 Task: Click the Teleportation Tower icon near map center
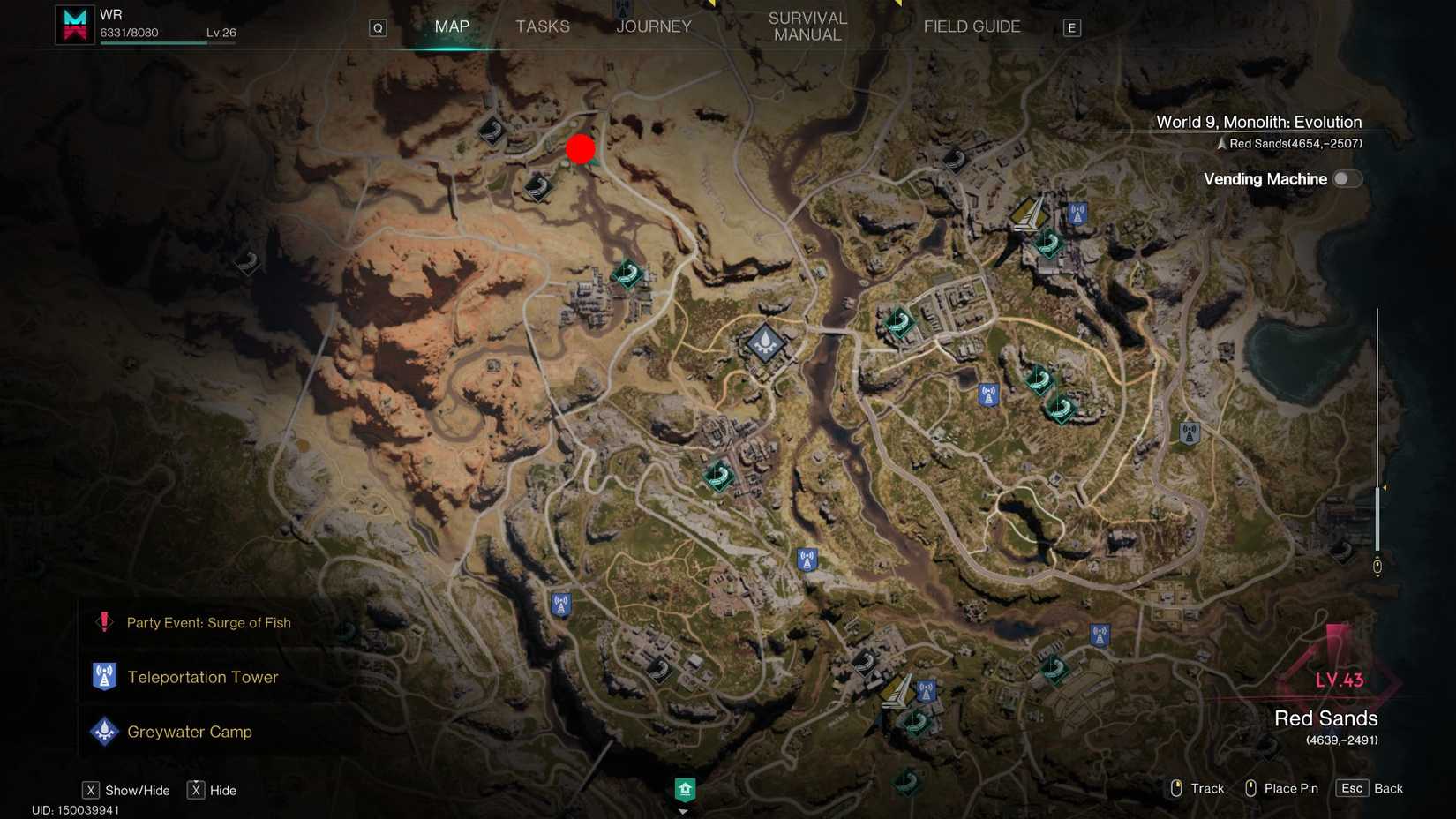point(806,559)
